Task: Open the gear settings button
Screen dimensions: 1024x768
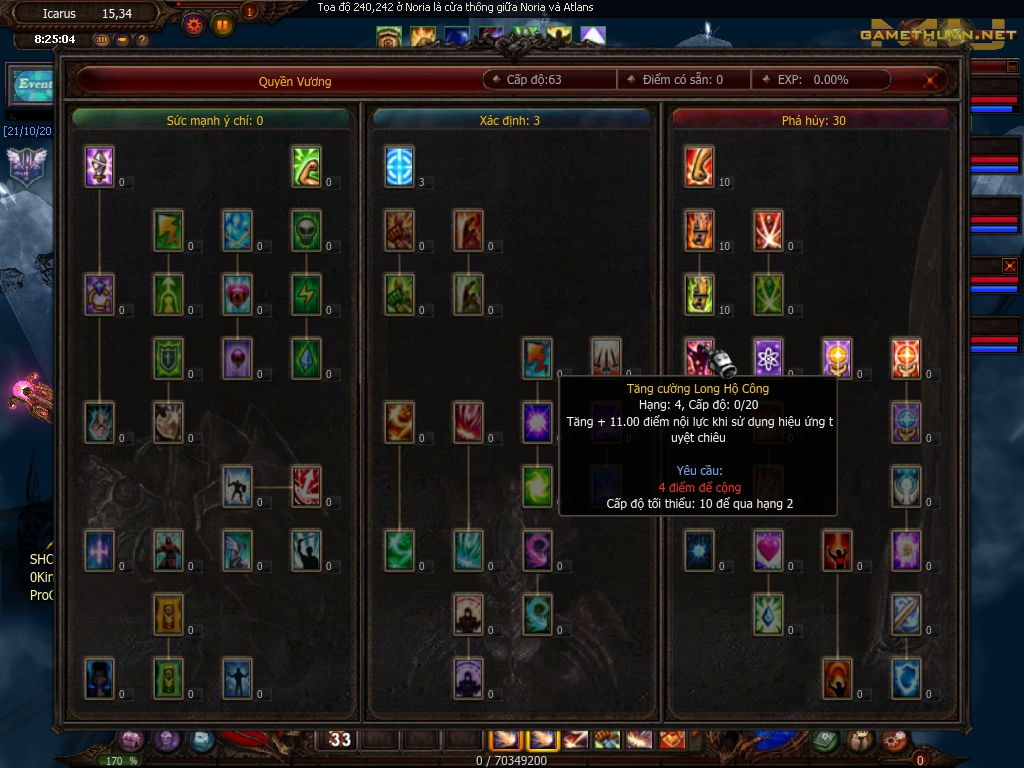Action: (x=193, y=23)
